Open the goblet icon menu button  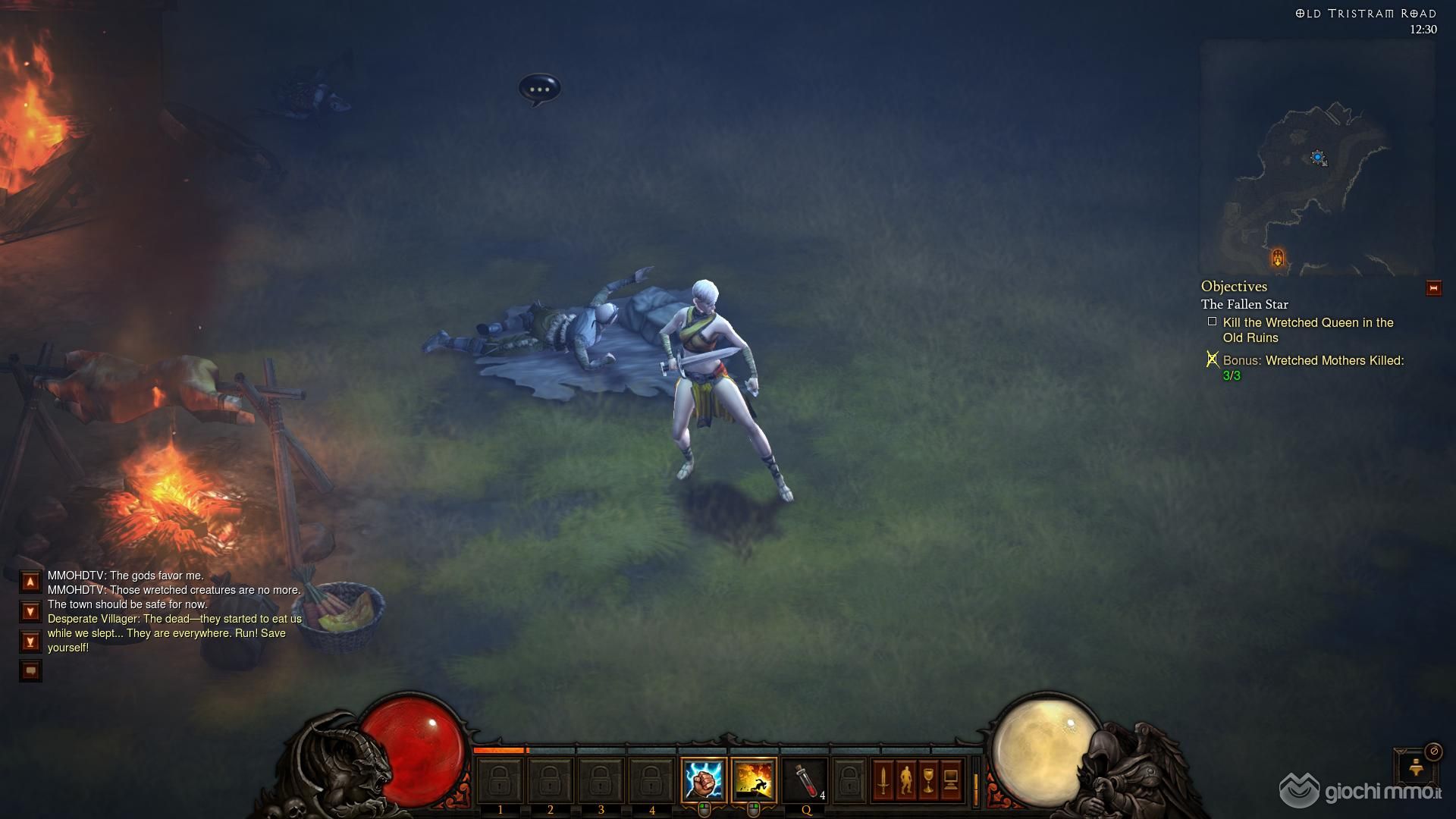(x=928, y=780)
